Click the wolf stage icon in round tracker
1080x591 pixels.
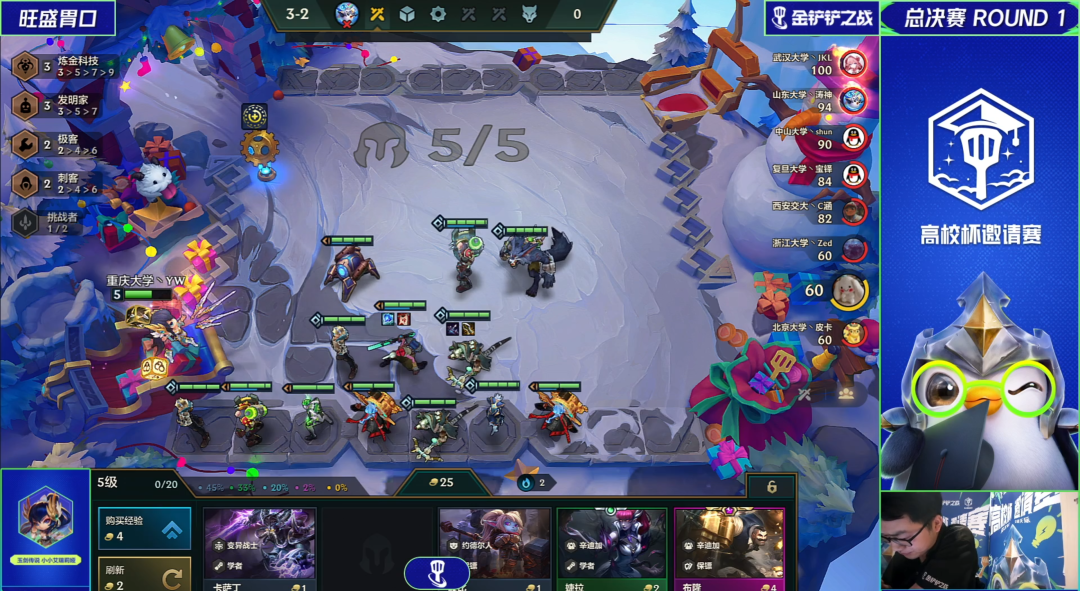point(529,14)
